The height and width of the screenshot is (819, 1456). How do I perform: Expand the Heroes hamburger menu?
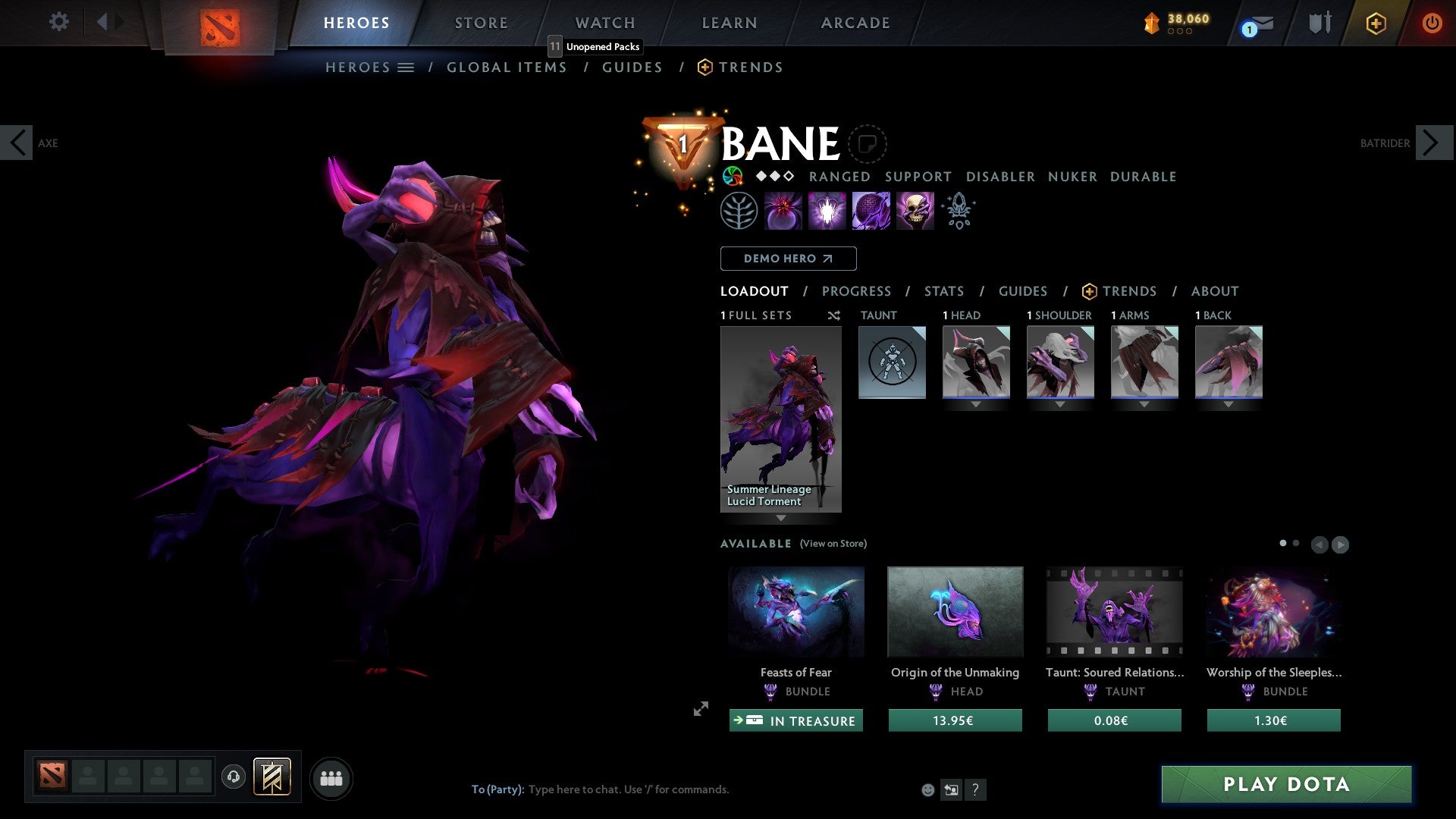406,67
